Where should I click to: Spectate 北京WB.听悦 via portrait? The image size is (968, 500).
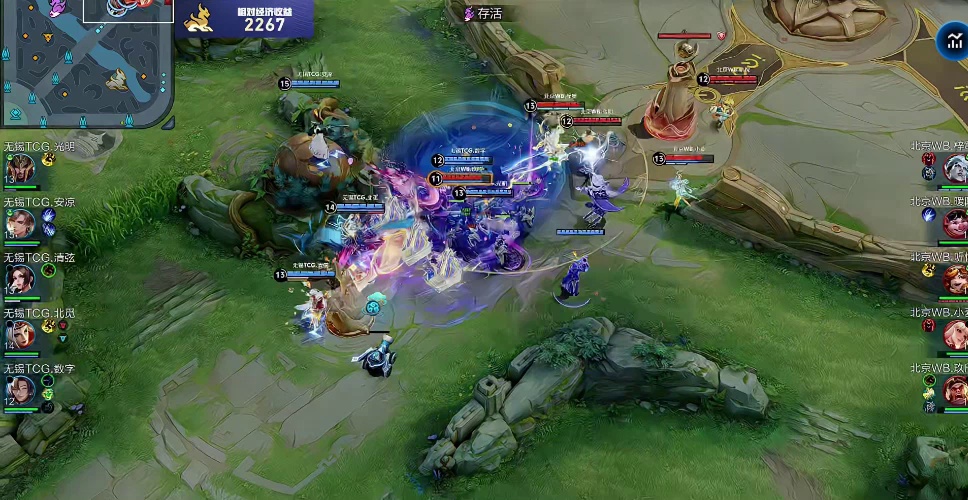click(954, 280)
